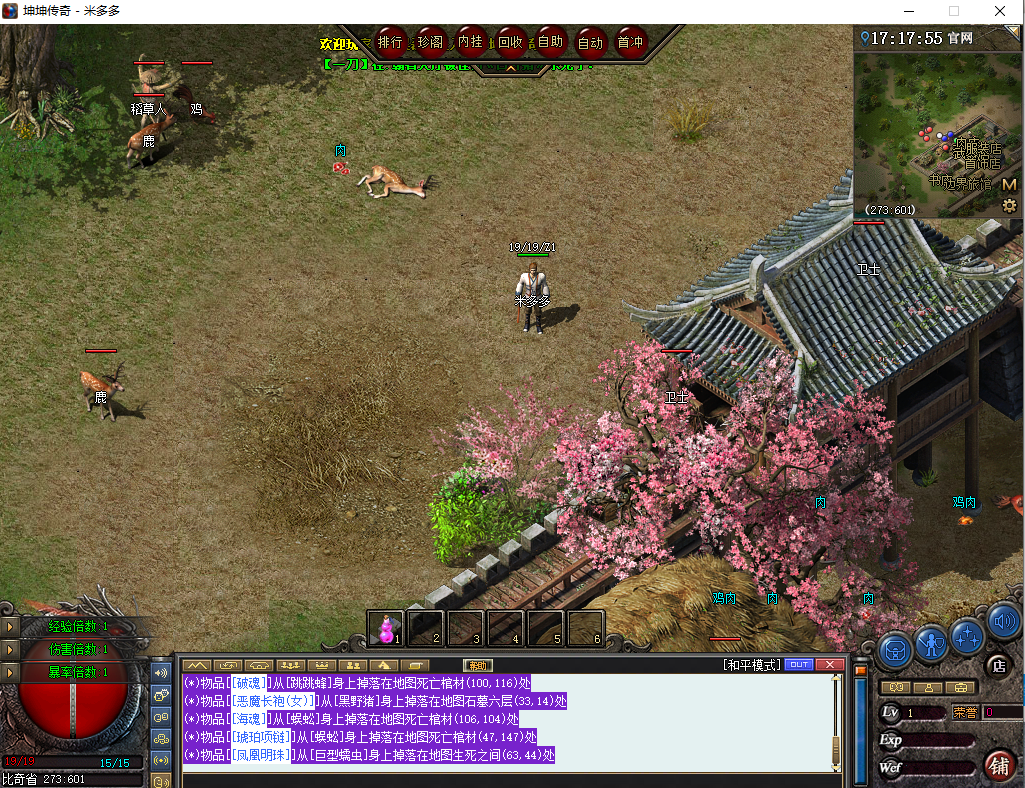Collapse the top menu bar arrow
The height and width of the screenshot is (788, 1025).
(x=510, y=67)
